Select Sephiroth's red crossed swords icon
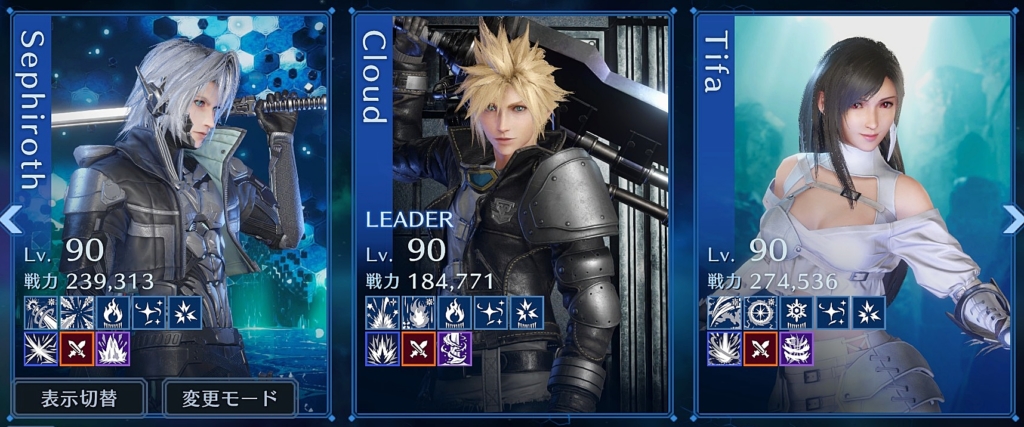The width and height of the screenshot is (1024, 427). (78, 349)
